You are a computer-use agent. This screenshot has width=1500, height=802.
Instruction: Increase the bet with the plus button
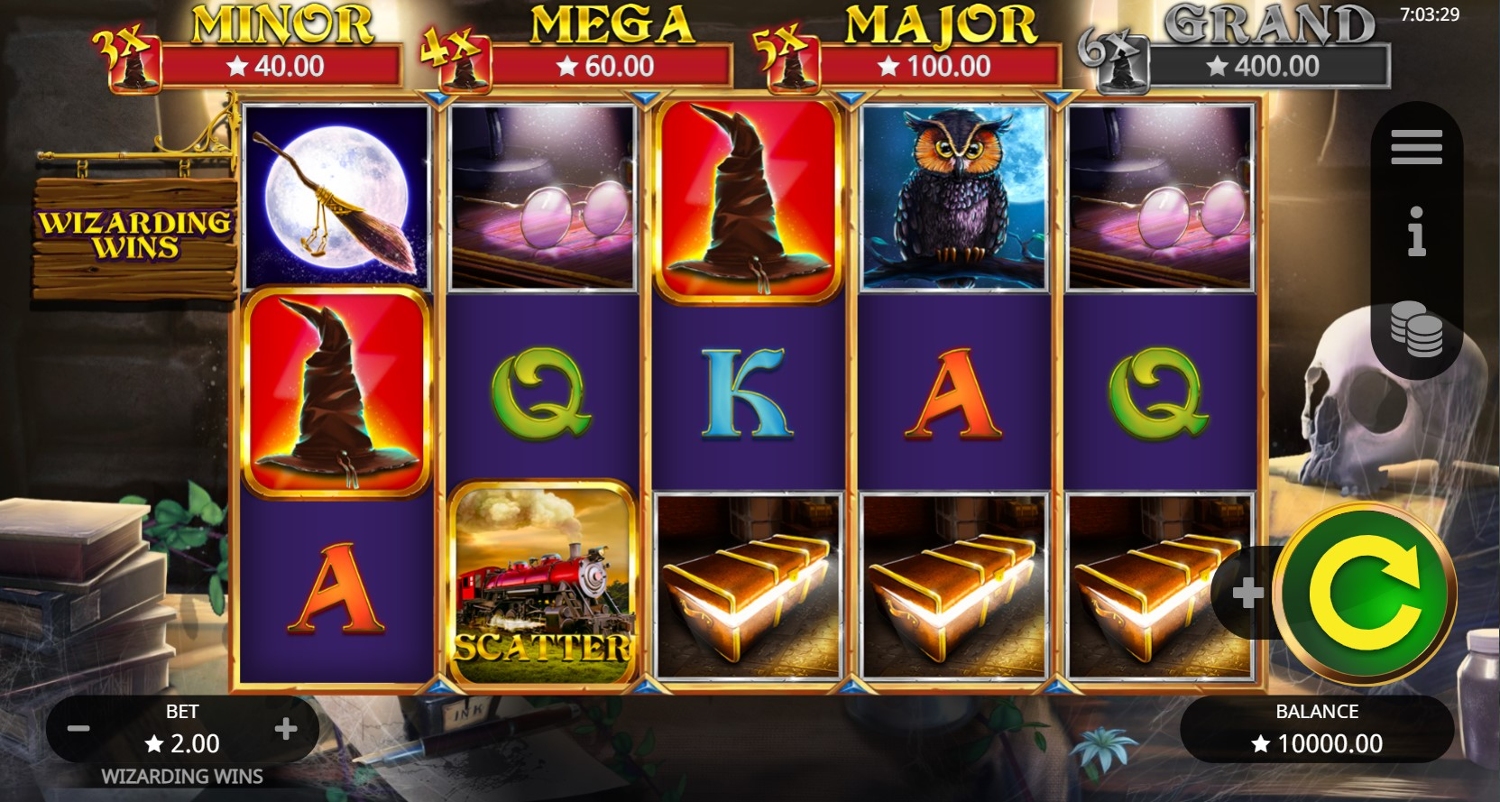click(286, 730)
